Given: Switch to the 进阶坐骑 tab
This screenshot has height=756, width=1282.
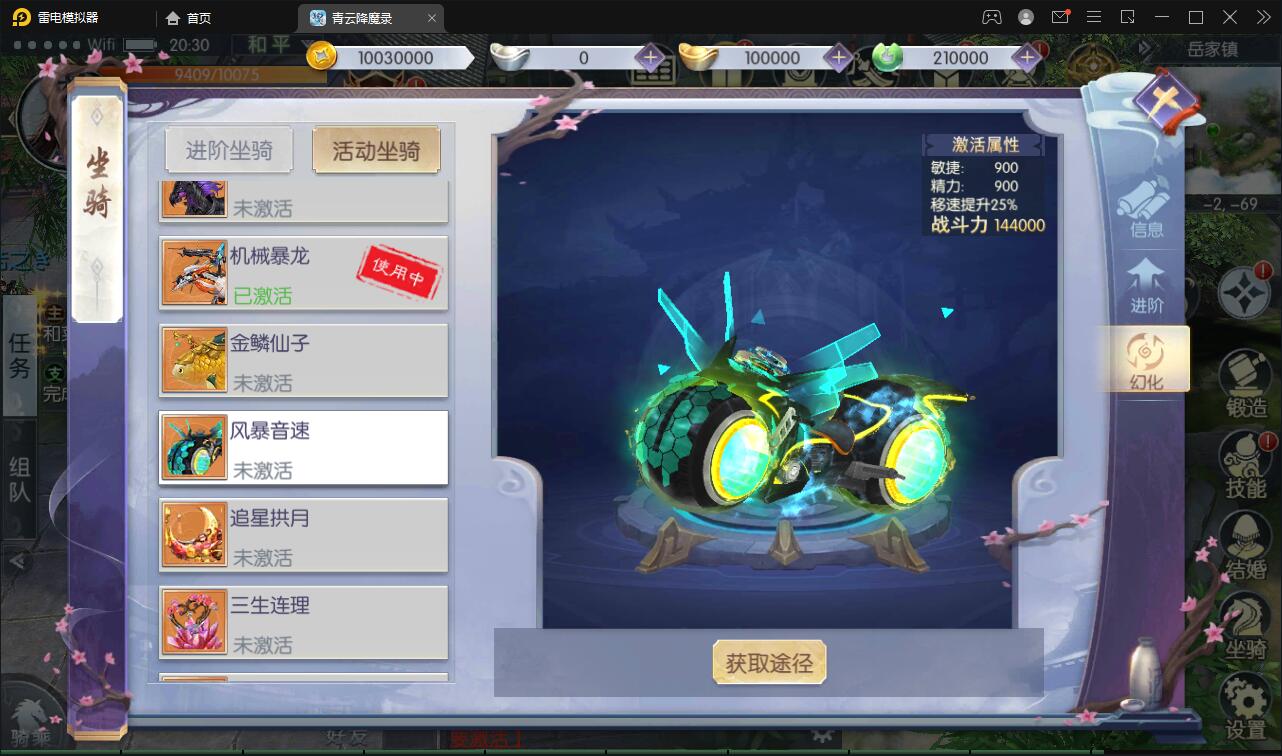Looking at the screenshot, I should coord(228,148).
